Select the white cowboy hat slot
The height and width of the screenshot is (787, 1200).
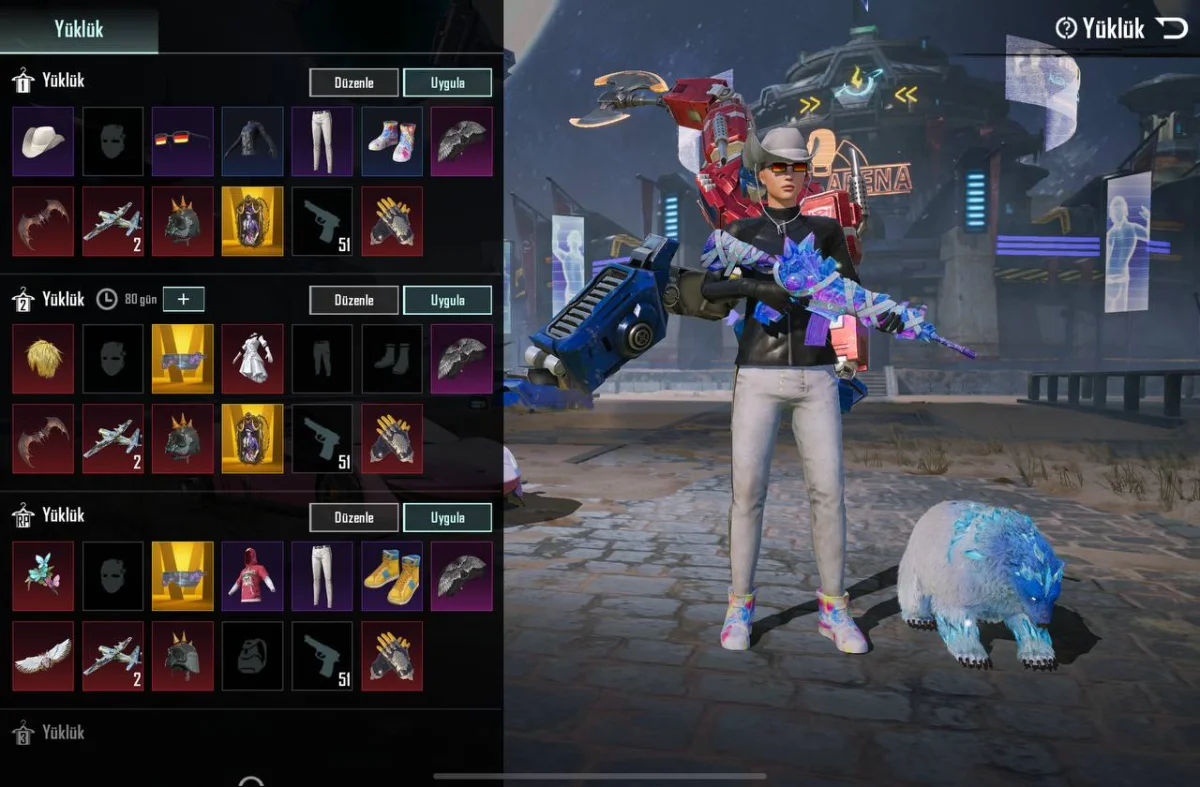pos(43,141)
